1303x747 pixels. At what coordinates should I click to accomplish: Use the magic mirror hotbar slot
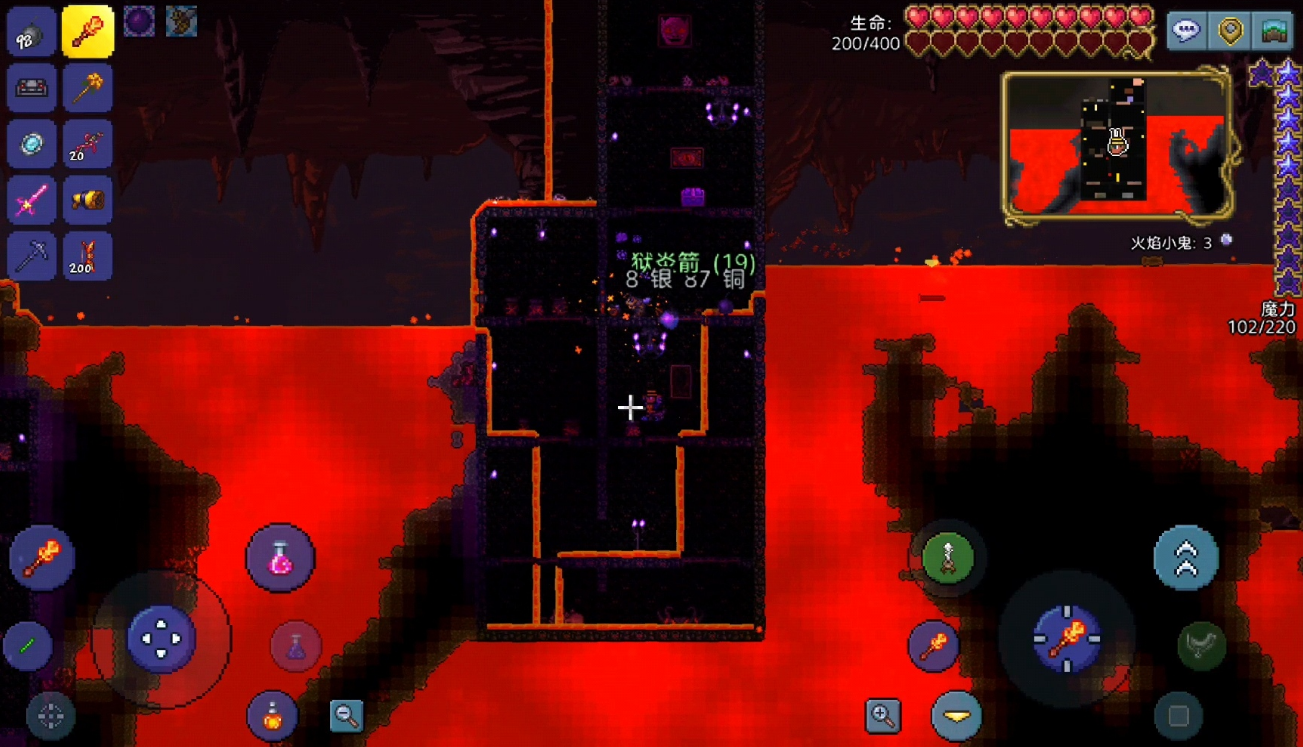(32, 145)
